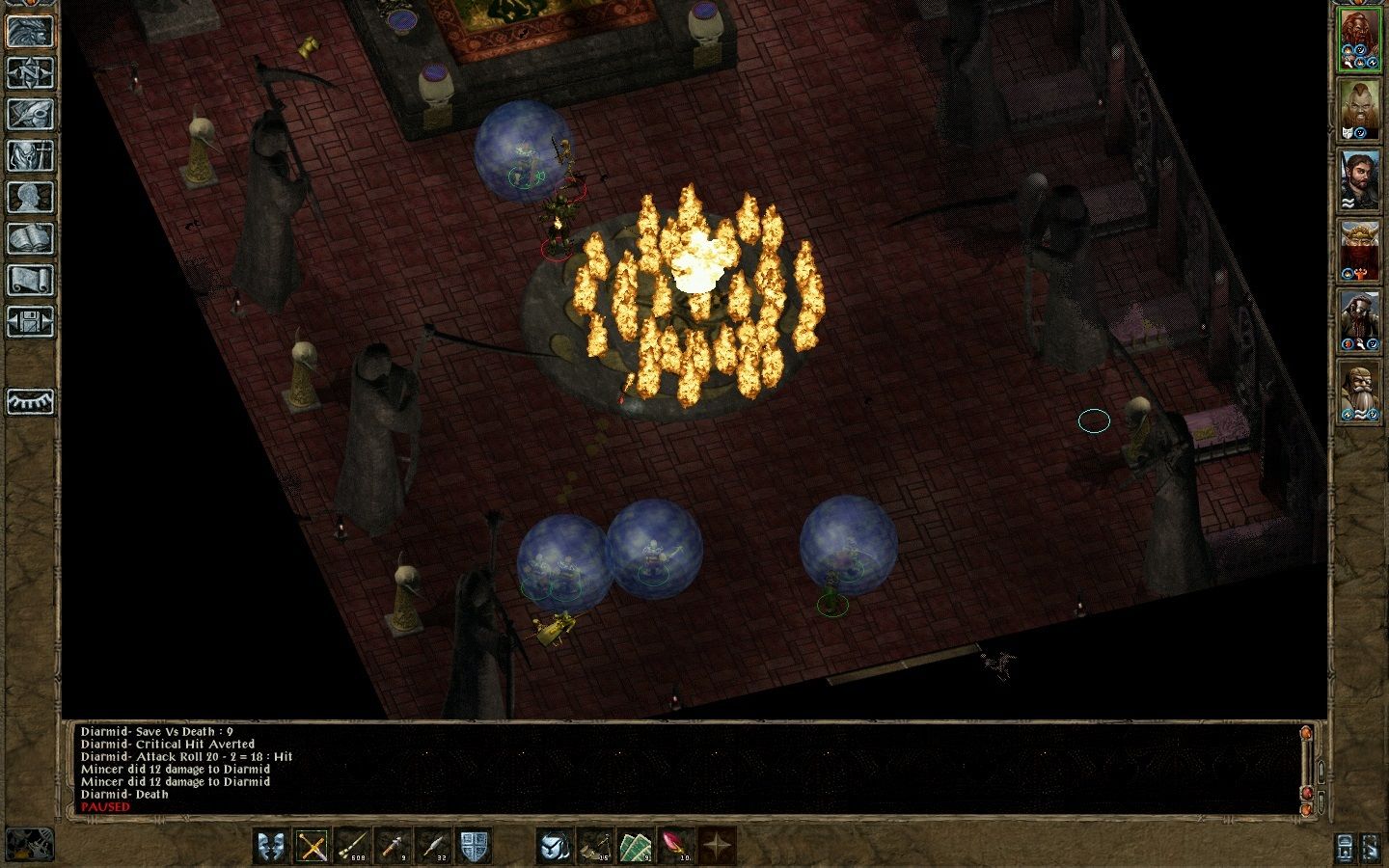
Task: Select the white-bearded bottom party portrait
Action: coord(1359,393)
